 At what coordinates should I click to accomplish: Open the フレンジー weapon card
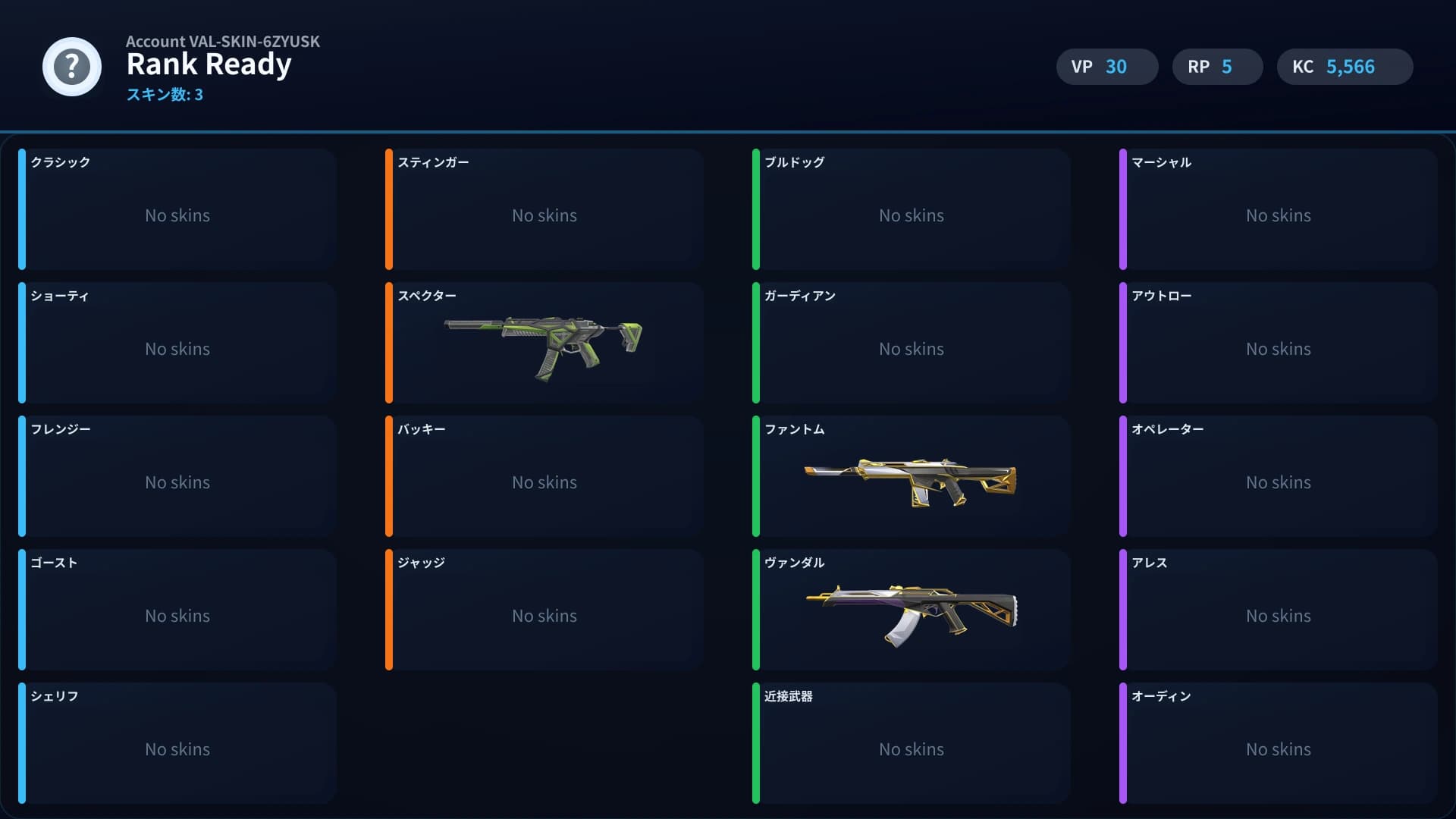[177, 476]
